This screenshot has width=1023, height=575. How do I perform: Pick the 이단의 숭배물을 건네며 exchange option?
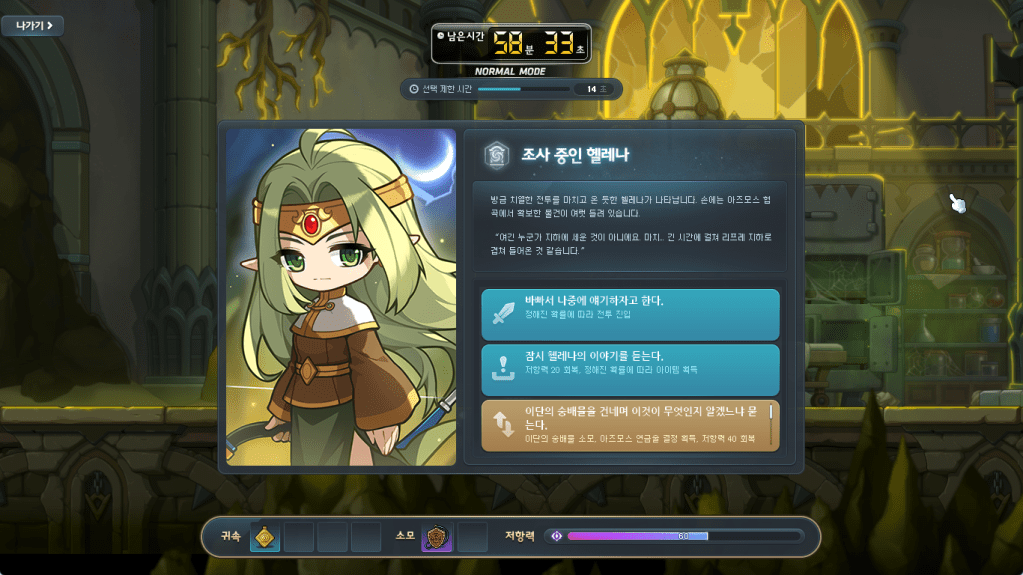point(625,425)
